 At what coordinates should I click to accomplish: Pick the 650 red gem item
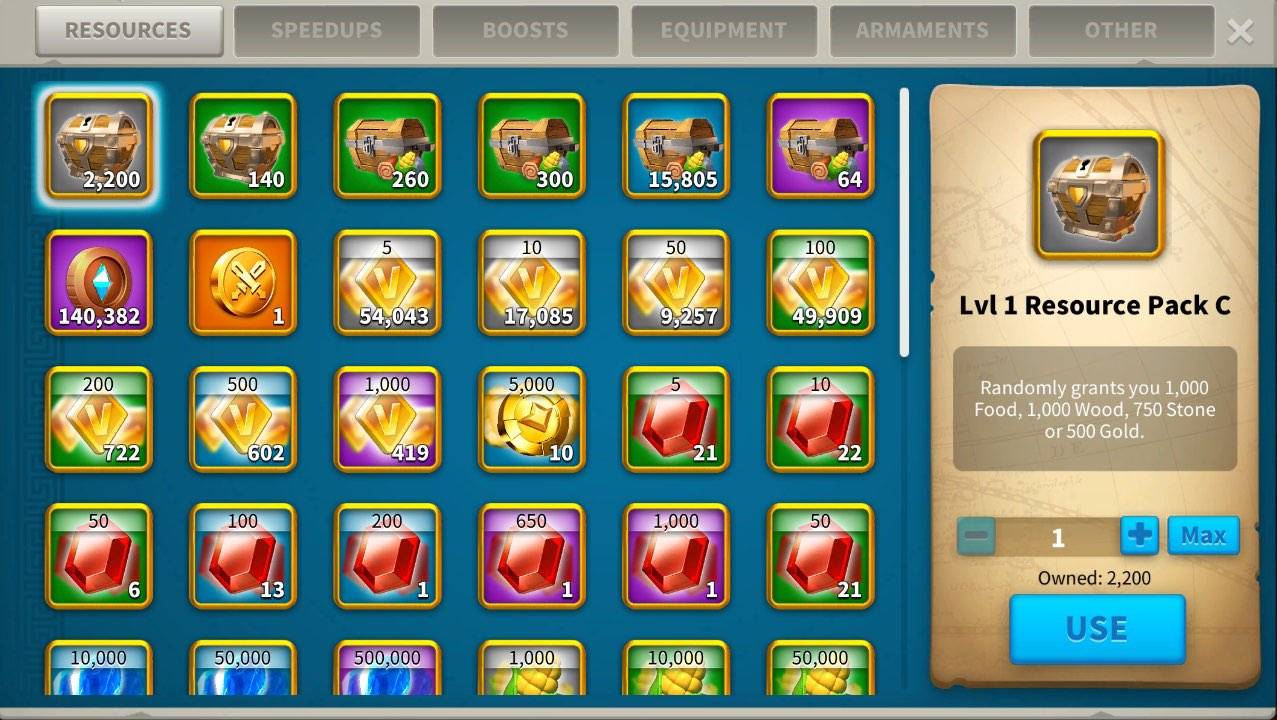pos(531,556)
